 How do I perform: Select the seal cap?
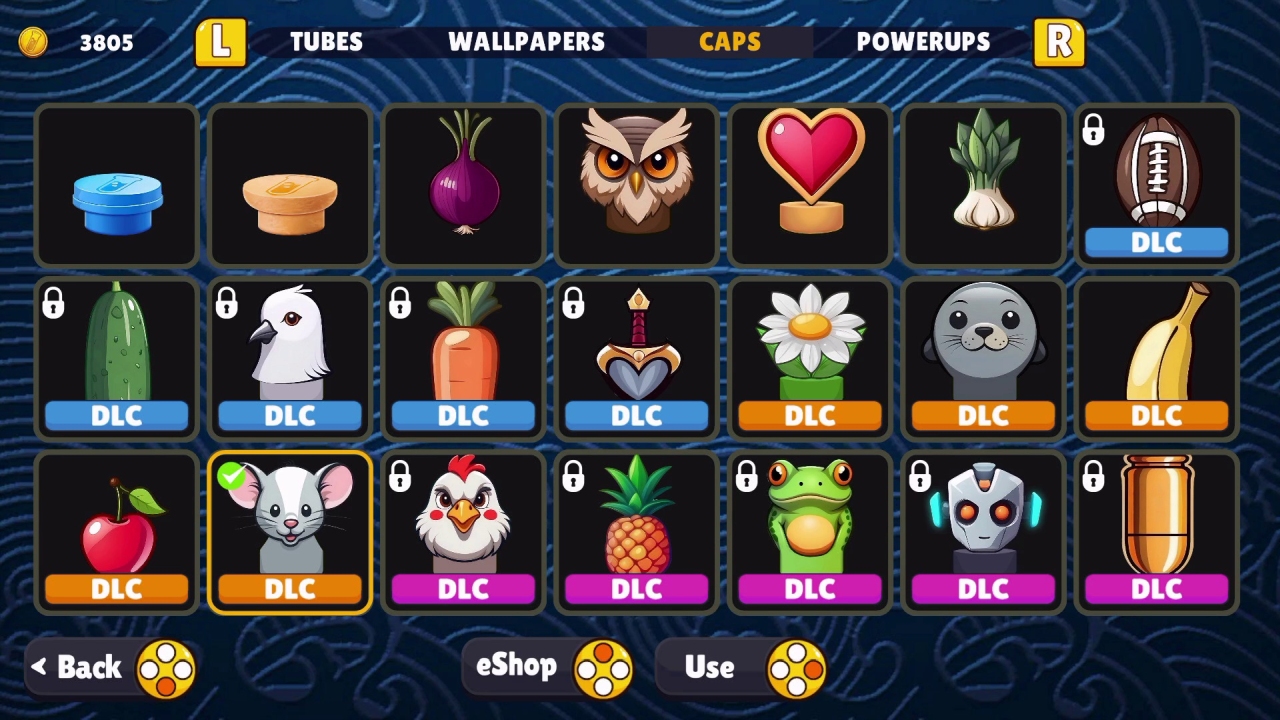(983, 345)
